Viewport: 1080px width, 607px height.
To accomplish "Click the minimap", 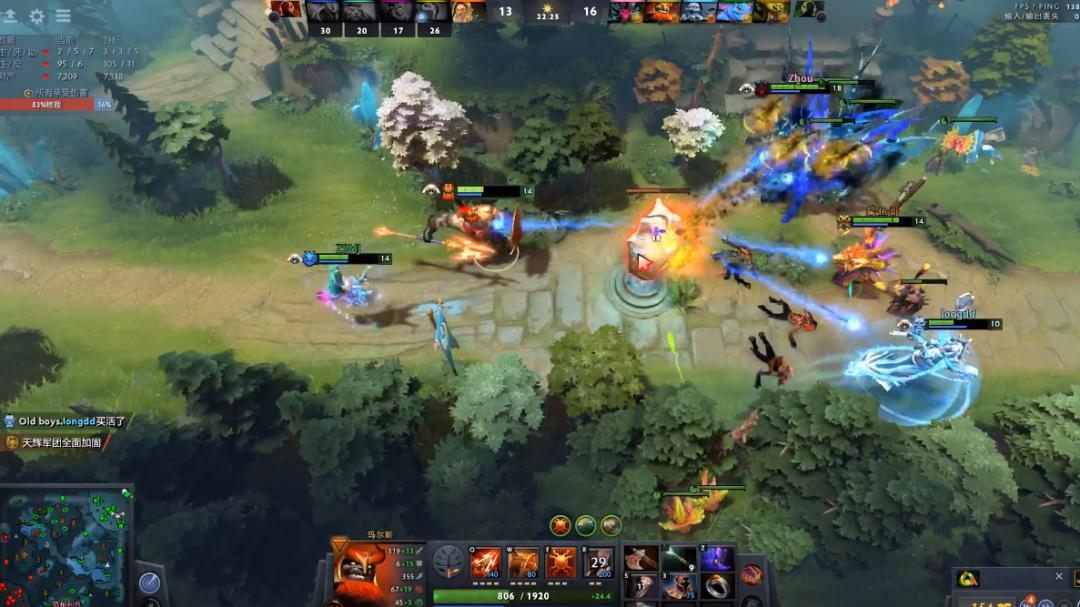I will tap(66, 545).
